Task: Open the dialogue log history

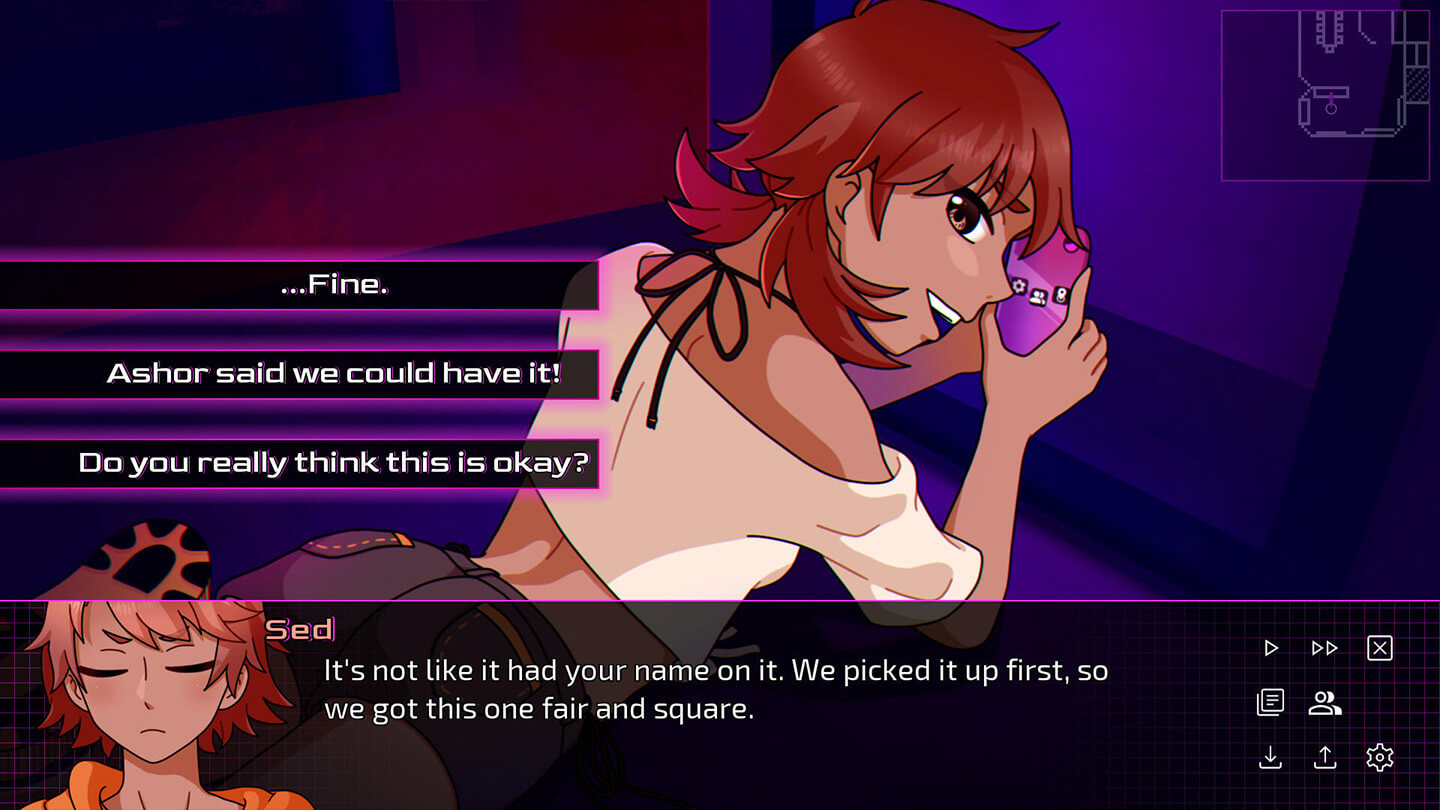Action: pos(1270,703)
